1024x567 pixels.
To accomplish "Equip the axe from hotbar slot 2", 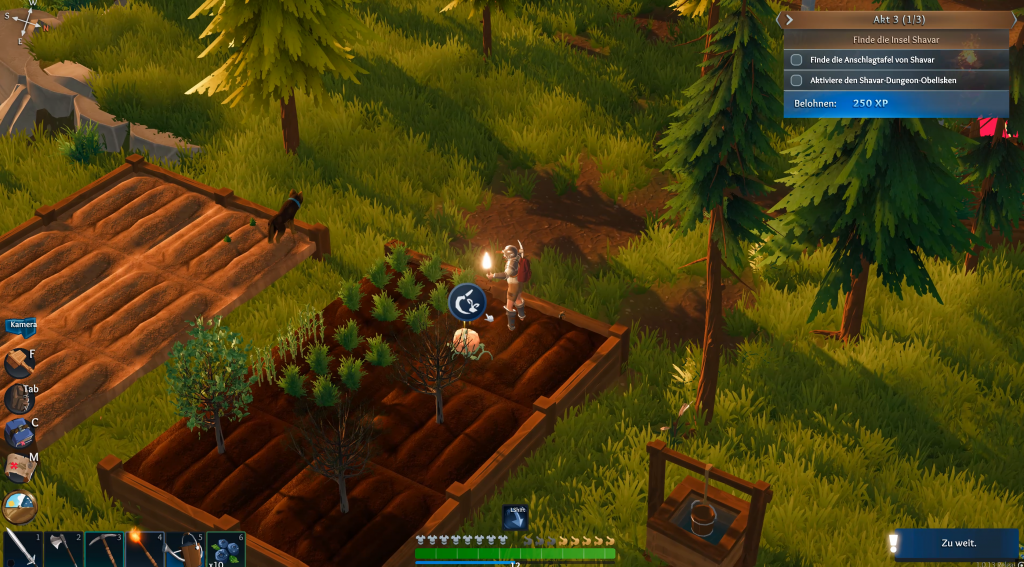I will click(x=63, y=549).
